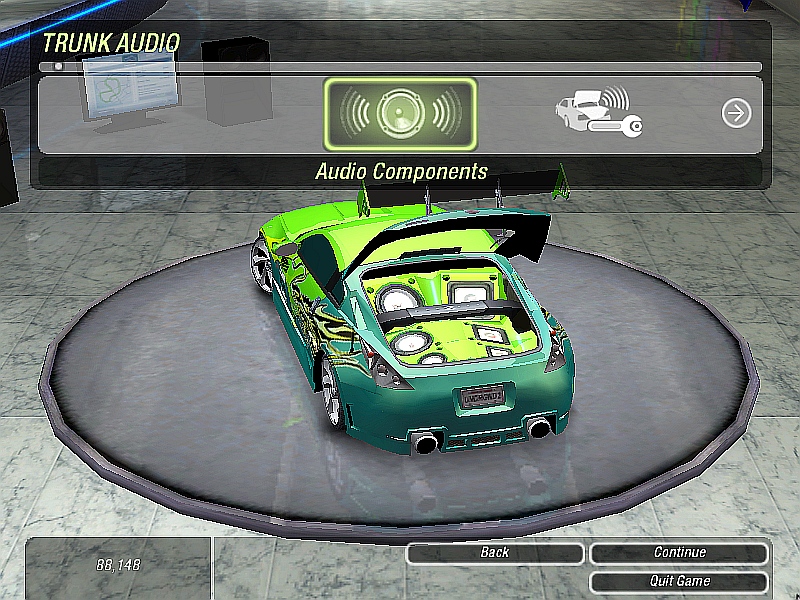Proceed with the Continue button
Screen dimensions: 800x600
pos(680,553)
